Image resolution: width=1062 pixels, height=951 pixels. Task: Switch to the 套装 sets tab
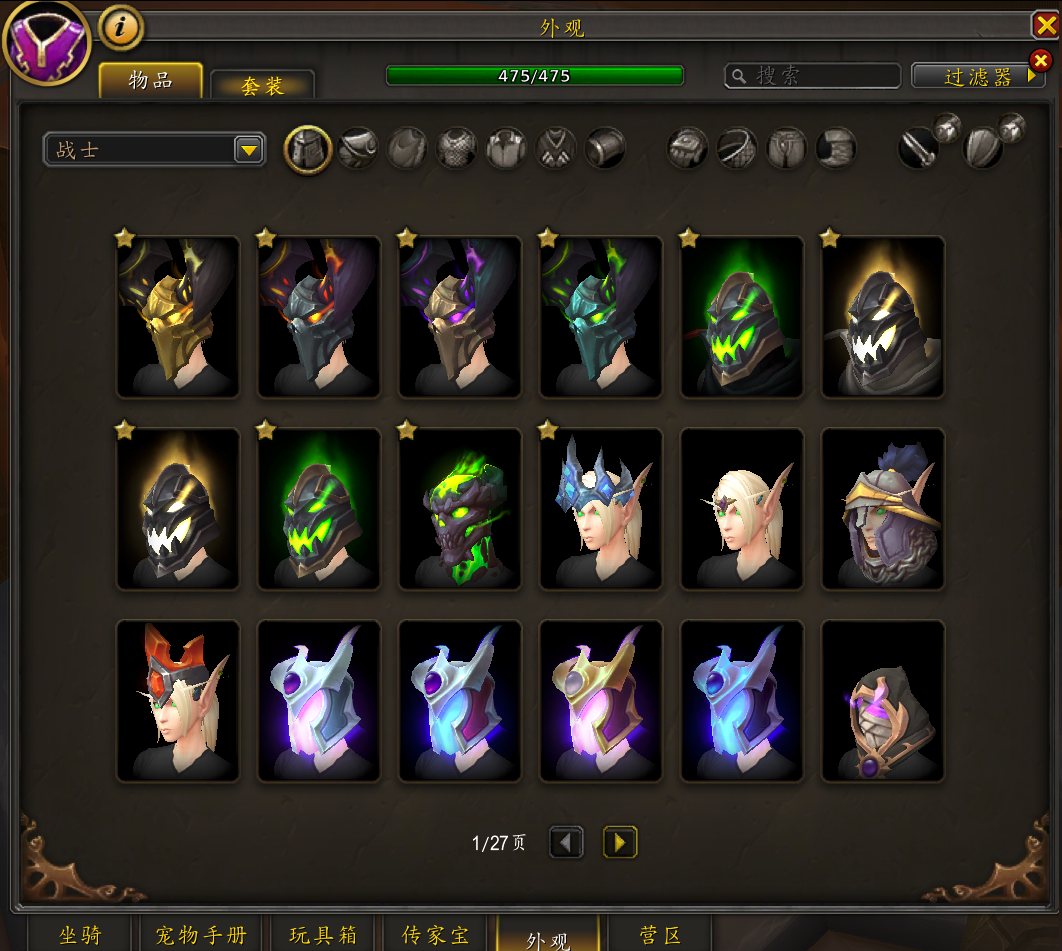262,85
